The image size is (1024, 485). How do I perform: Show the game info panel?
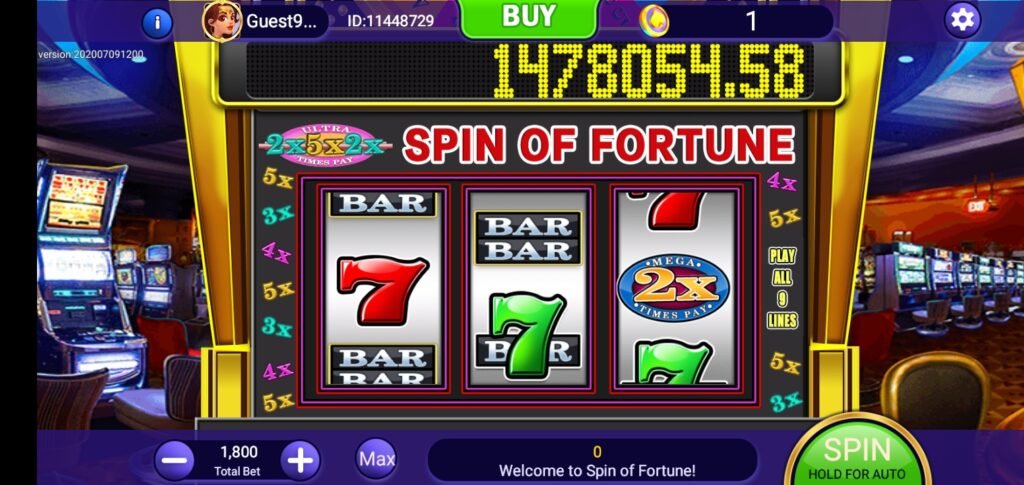point(157,22)
